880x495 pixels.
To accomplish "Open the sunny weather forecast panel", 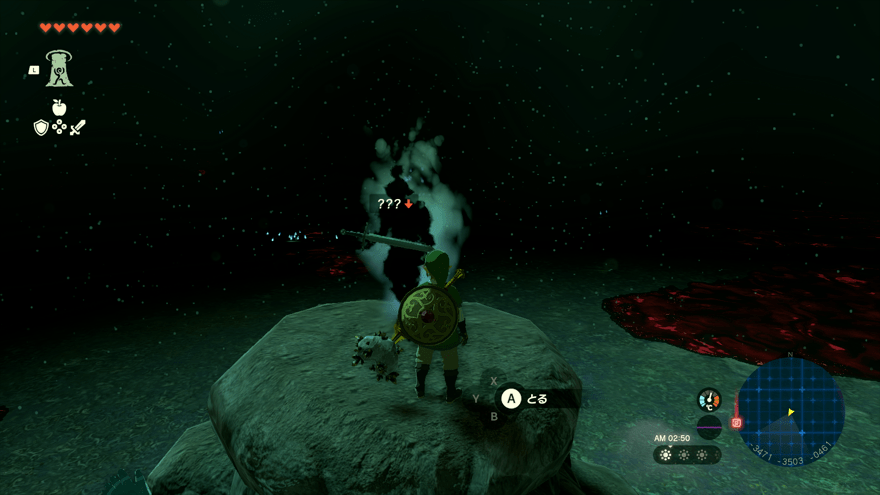I will (x=687, y=455).
